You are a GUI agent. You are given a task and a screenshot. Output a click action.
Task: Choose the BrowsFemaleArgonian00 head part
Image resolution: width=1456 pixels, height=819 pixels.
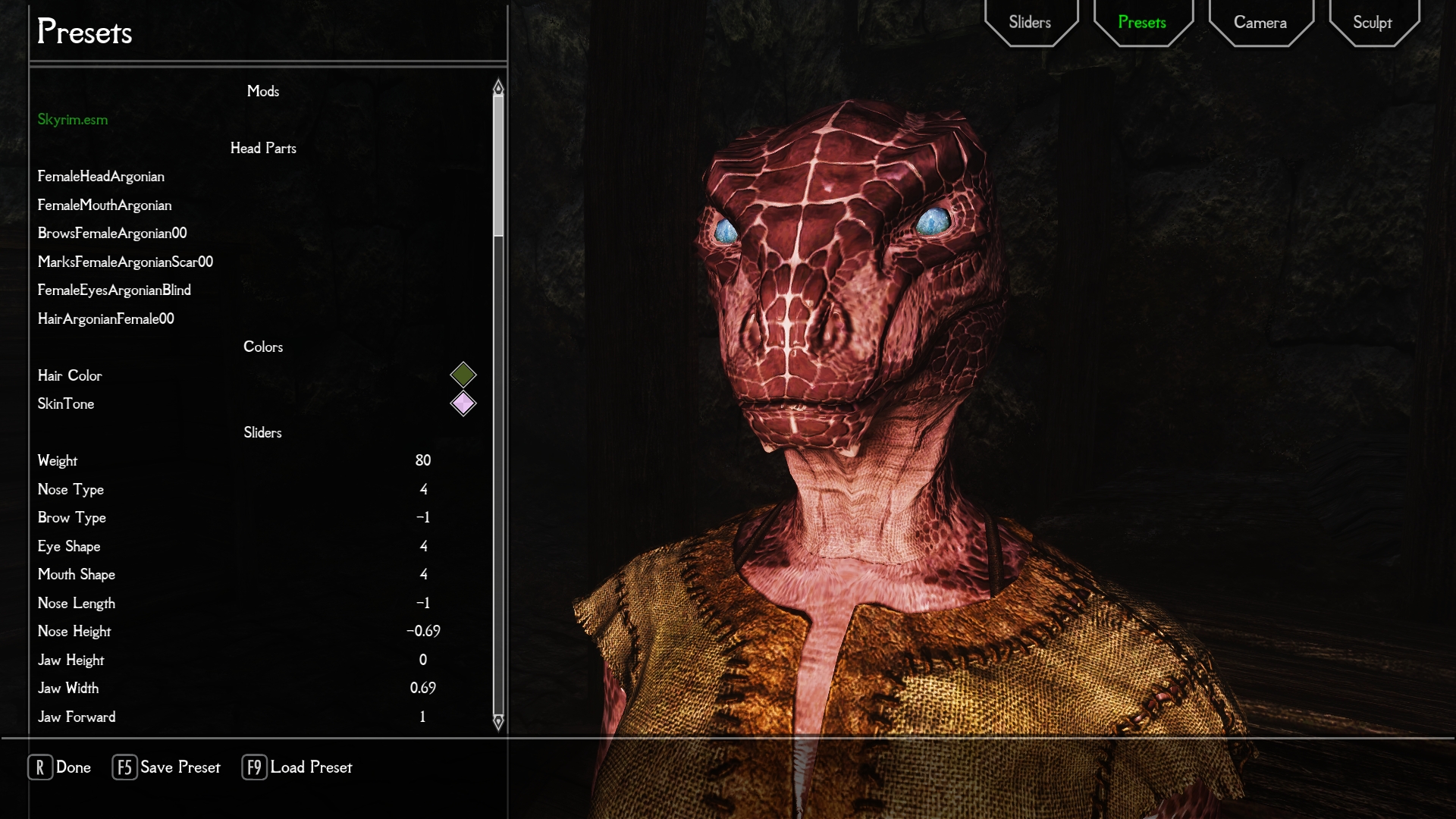pyautogui.click(x=112, y=234)
